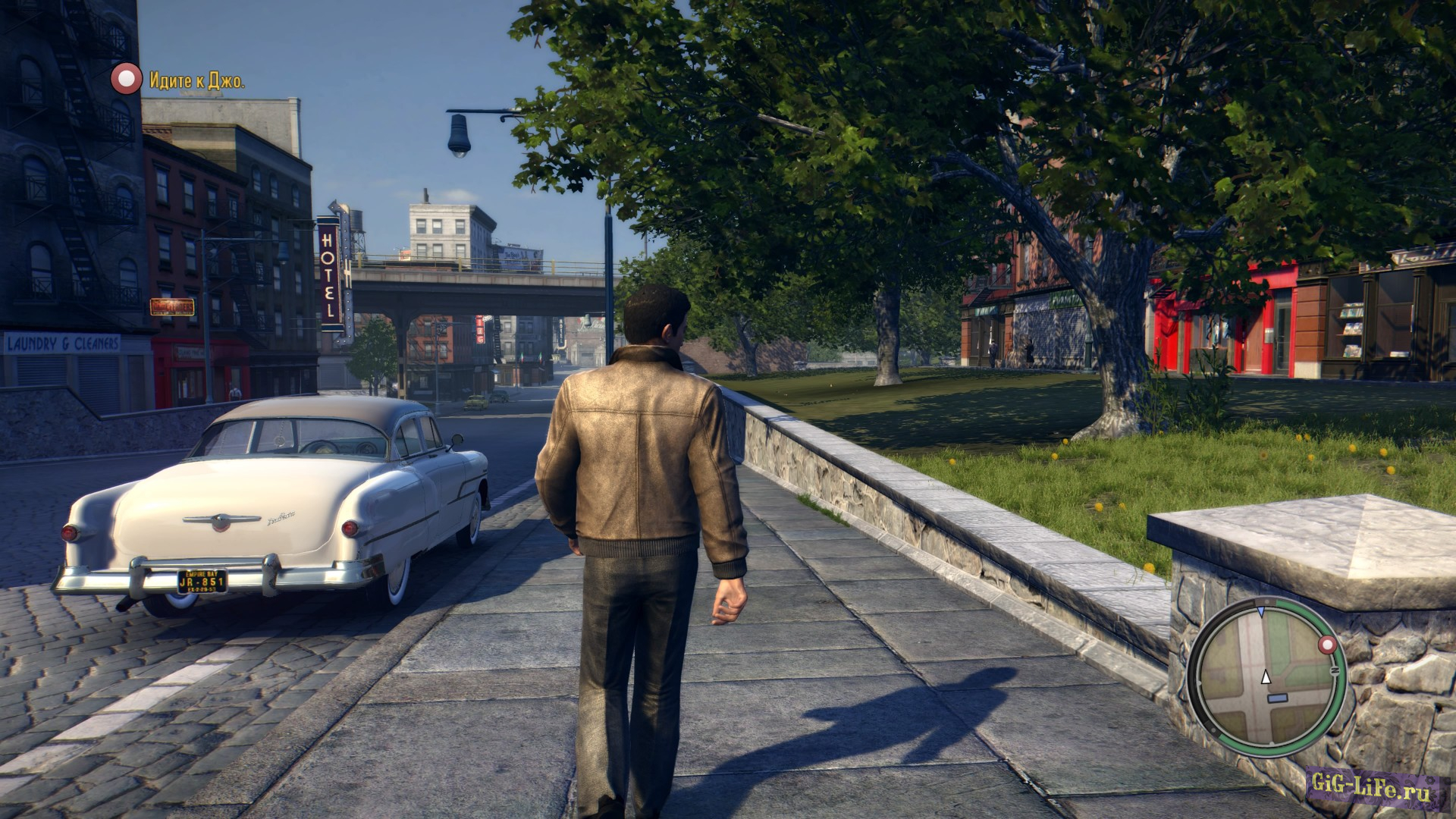Select the "Идите к Джо." objective text
Viewport: 1456px width, 819px height.
click(x=197, y=80)
